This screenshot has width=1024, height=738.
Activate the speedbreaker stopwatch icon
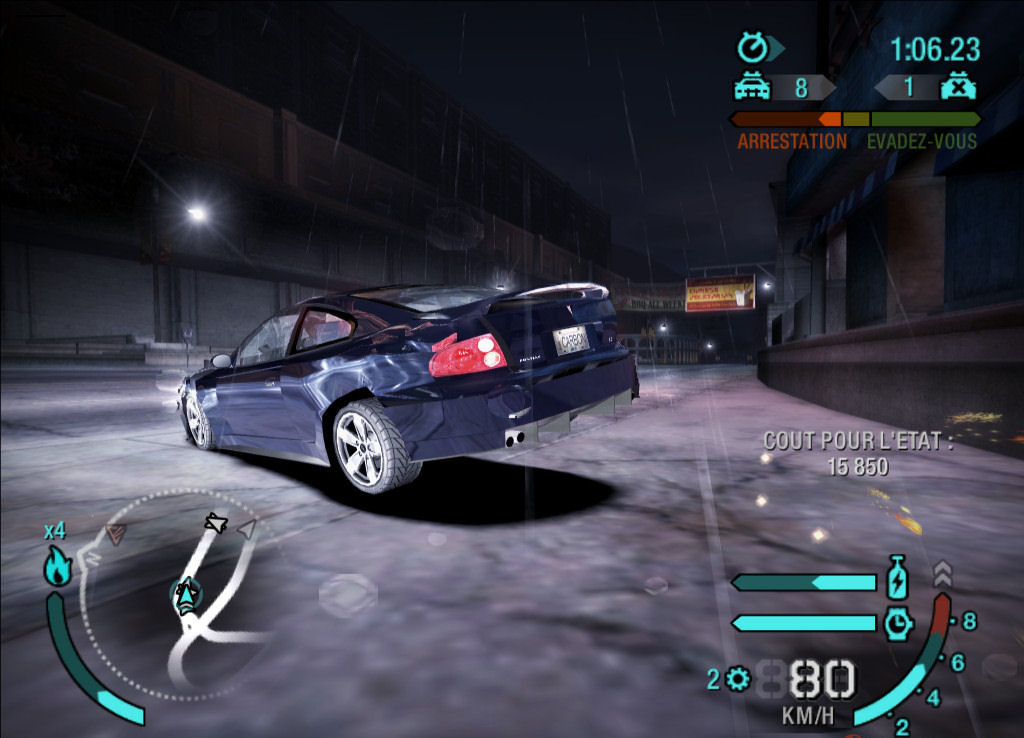898,623
